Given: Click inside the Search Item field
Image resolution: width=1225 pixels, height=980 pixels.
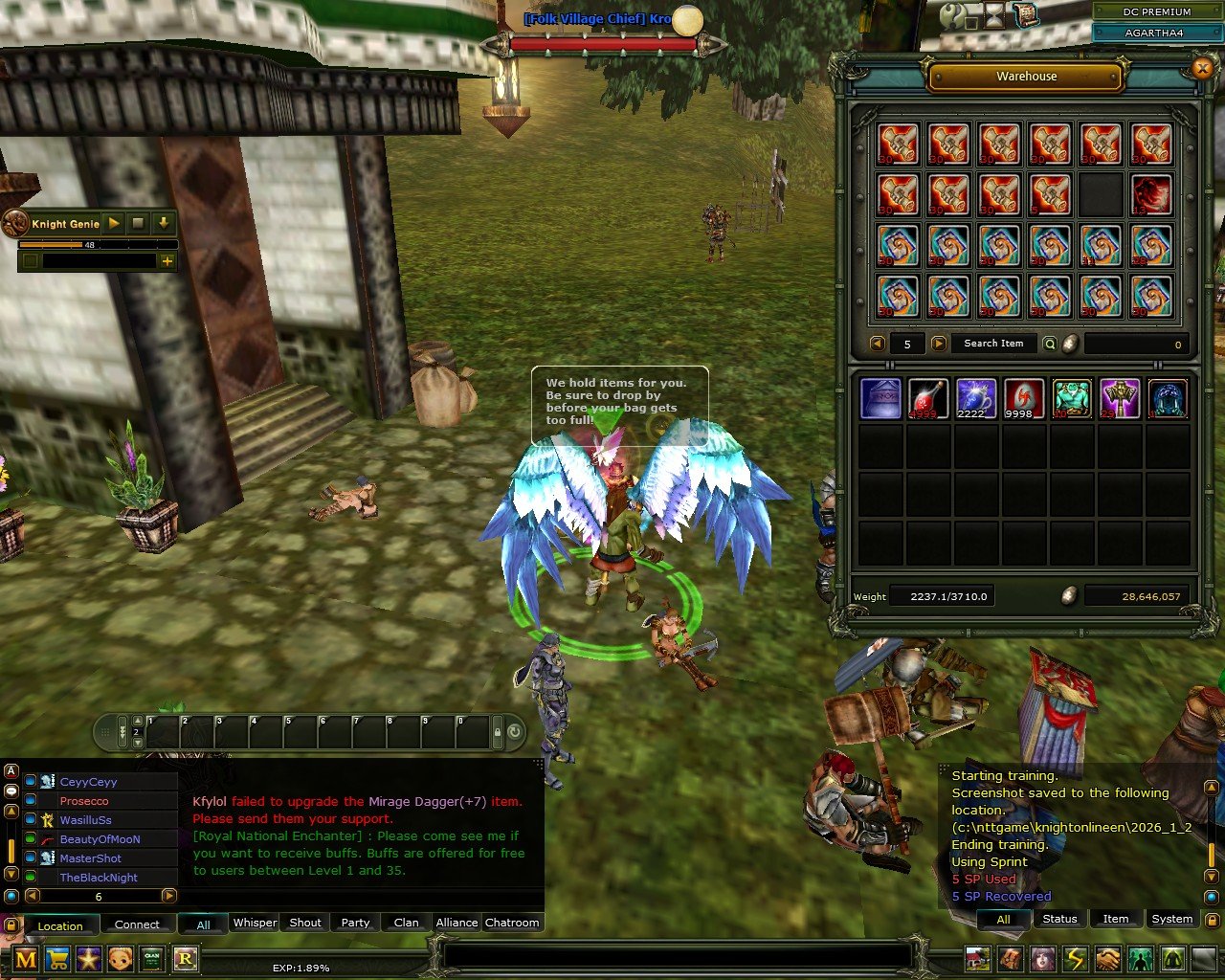Looking at the screenshot, I should (x=995, y=344).
